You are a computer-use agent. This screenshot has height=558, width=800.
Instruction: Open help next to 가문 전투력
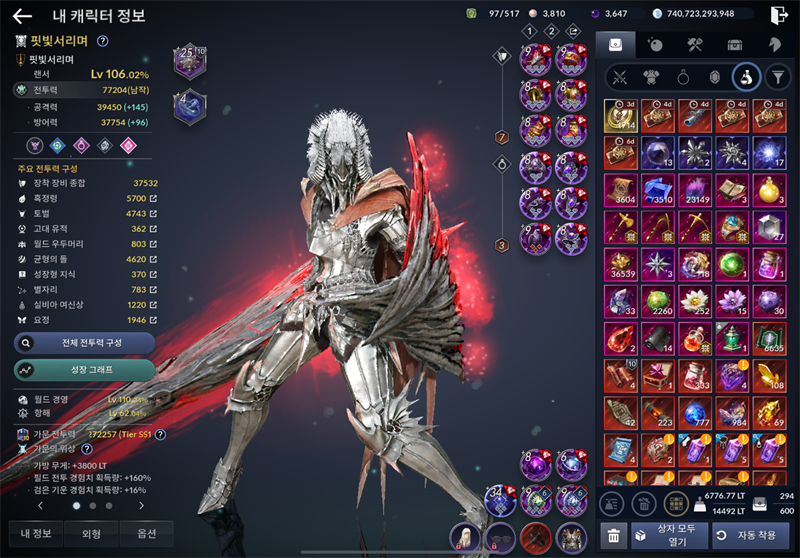point(160,434)
